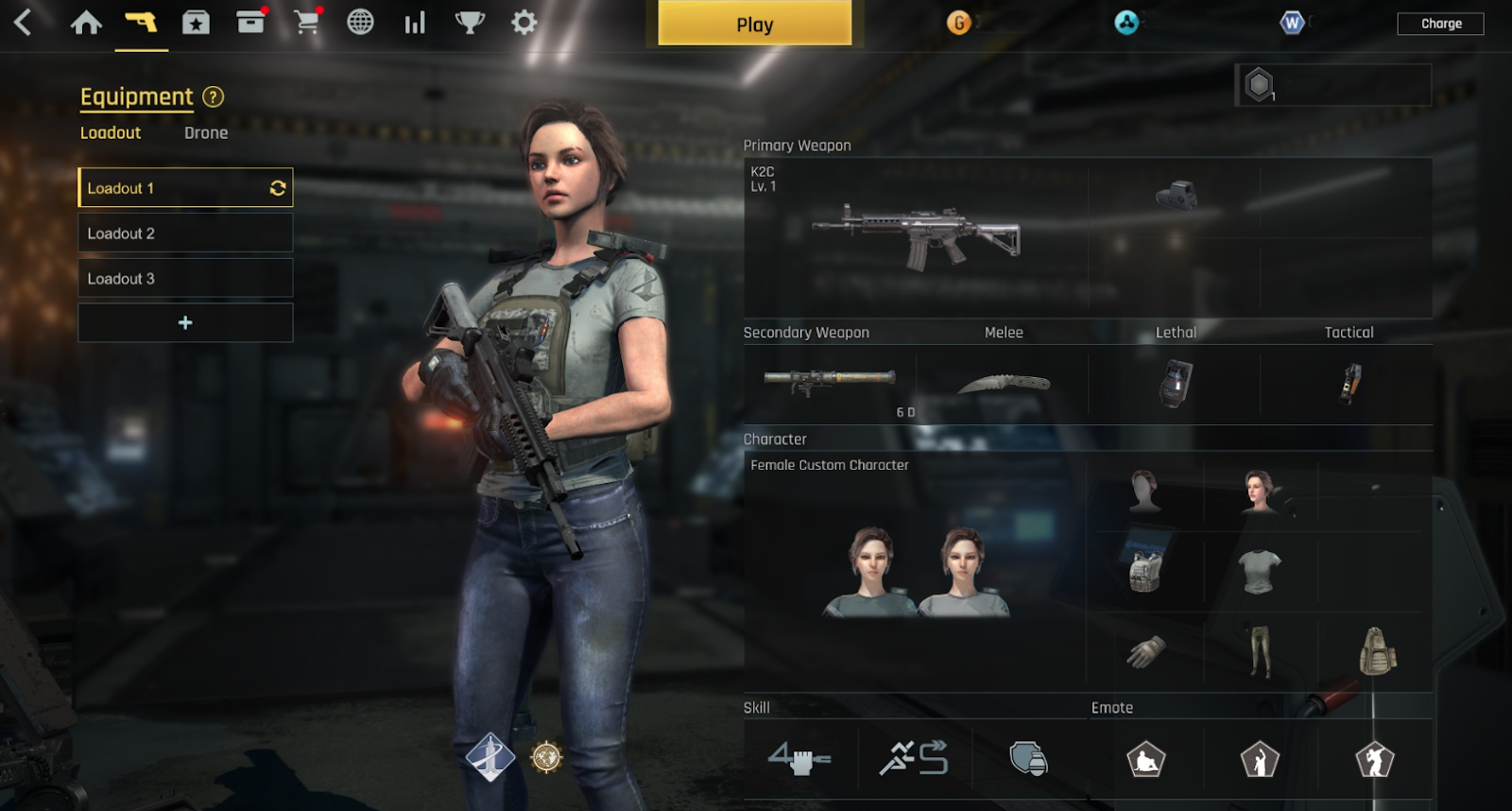Select the melee knife slot
Image resolution: width=1512 pixels, height=811 pixels.
[1003, 383]
